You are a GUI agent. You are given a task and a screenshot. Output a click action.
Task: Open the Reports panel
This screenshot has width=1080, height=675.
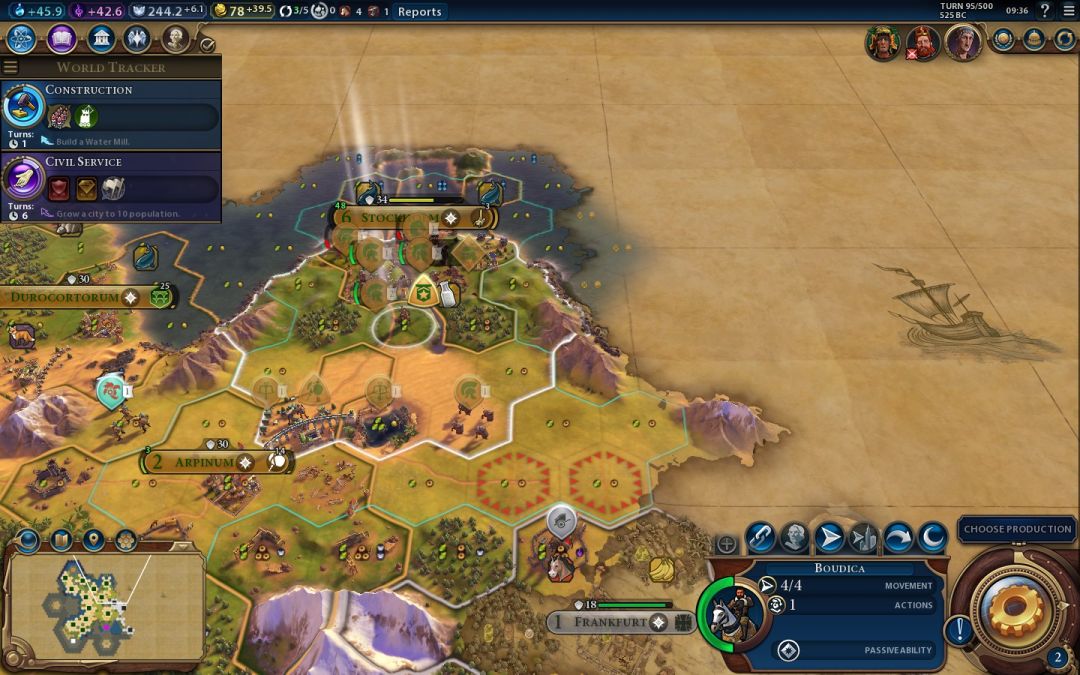click(419, 11)
